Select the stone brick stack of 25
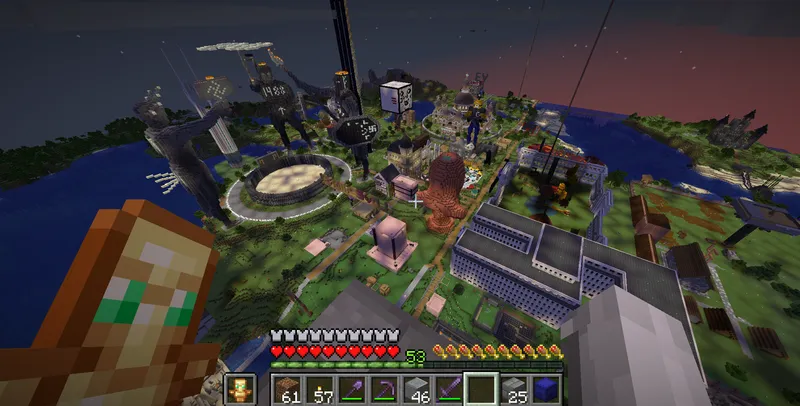 pos(513,389)
